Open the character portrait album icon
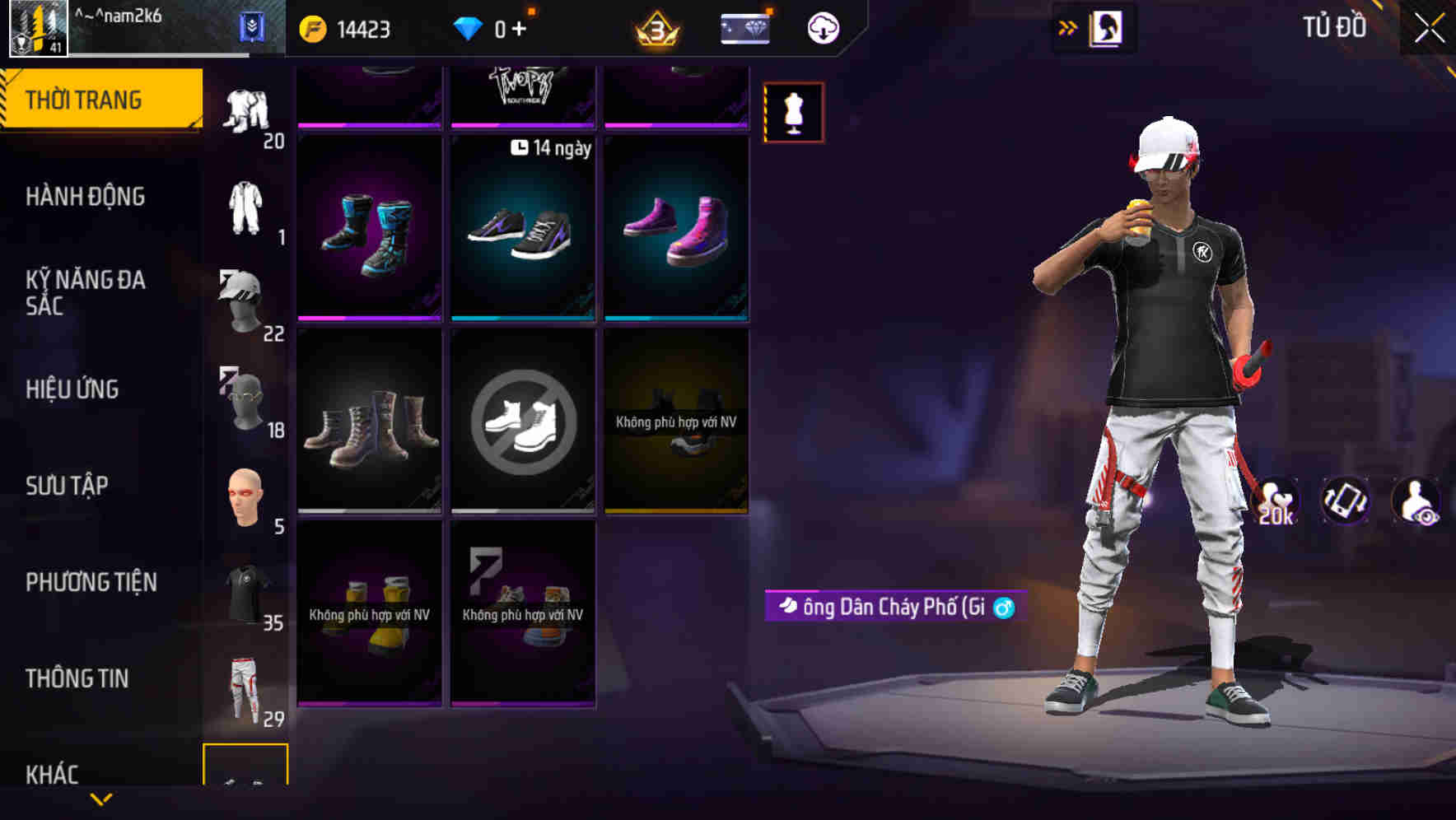Screen dimensions: 1456x820 click(1108, 27)
